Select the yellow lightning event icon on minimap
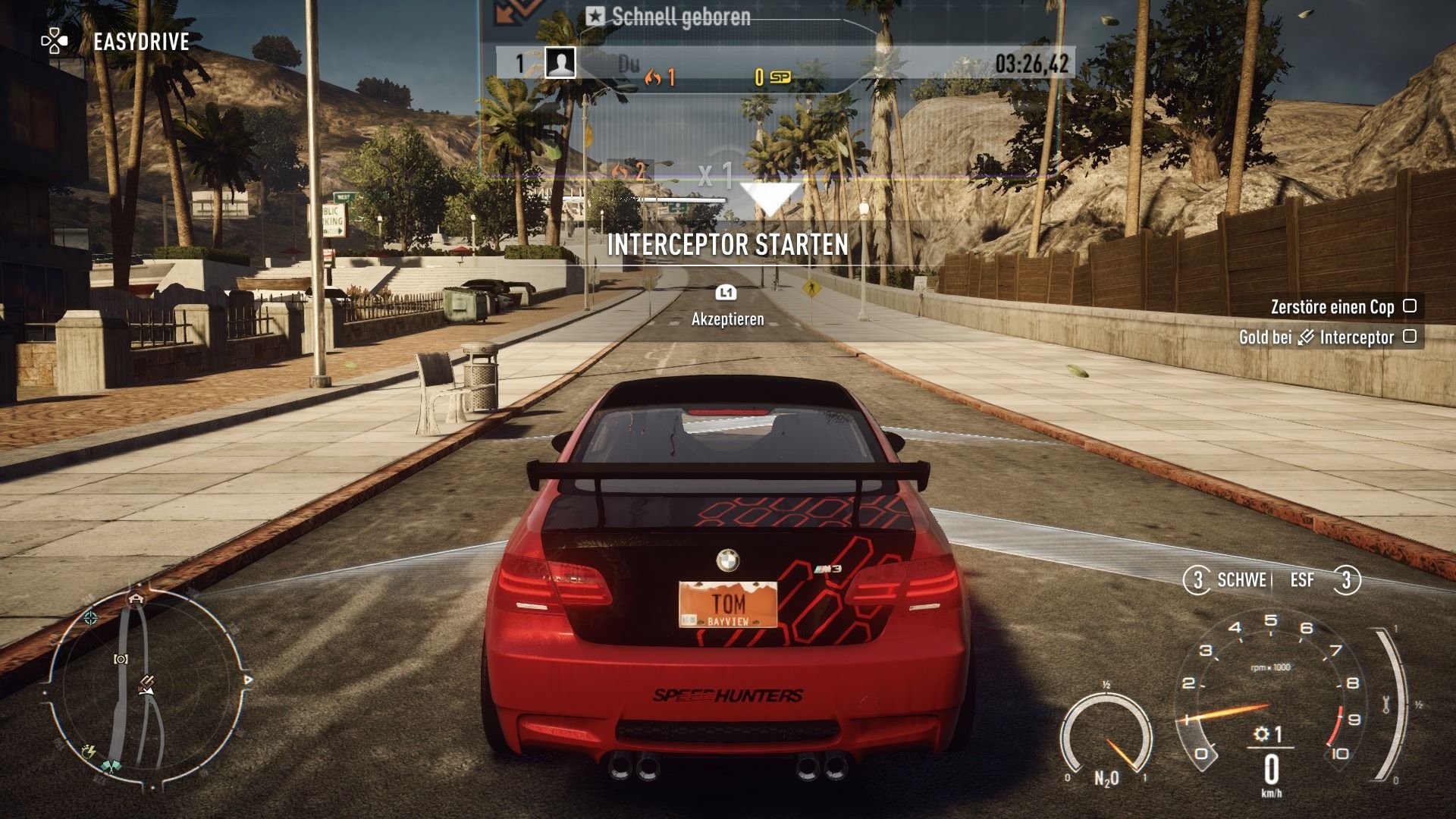This screenshot has height=819, width=1456. pos(90,752)
